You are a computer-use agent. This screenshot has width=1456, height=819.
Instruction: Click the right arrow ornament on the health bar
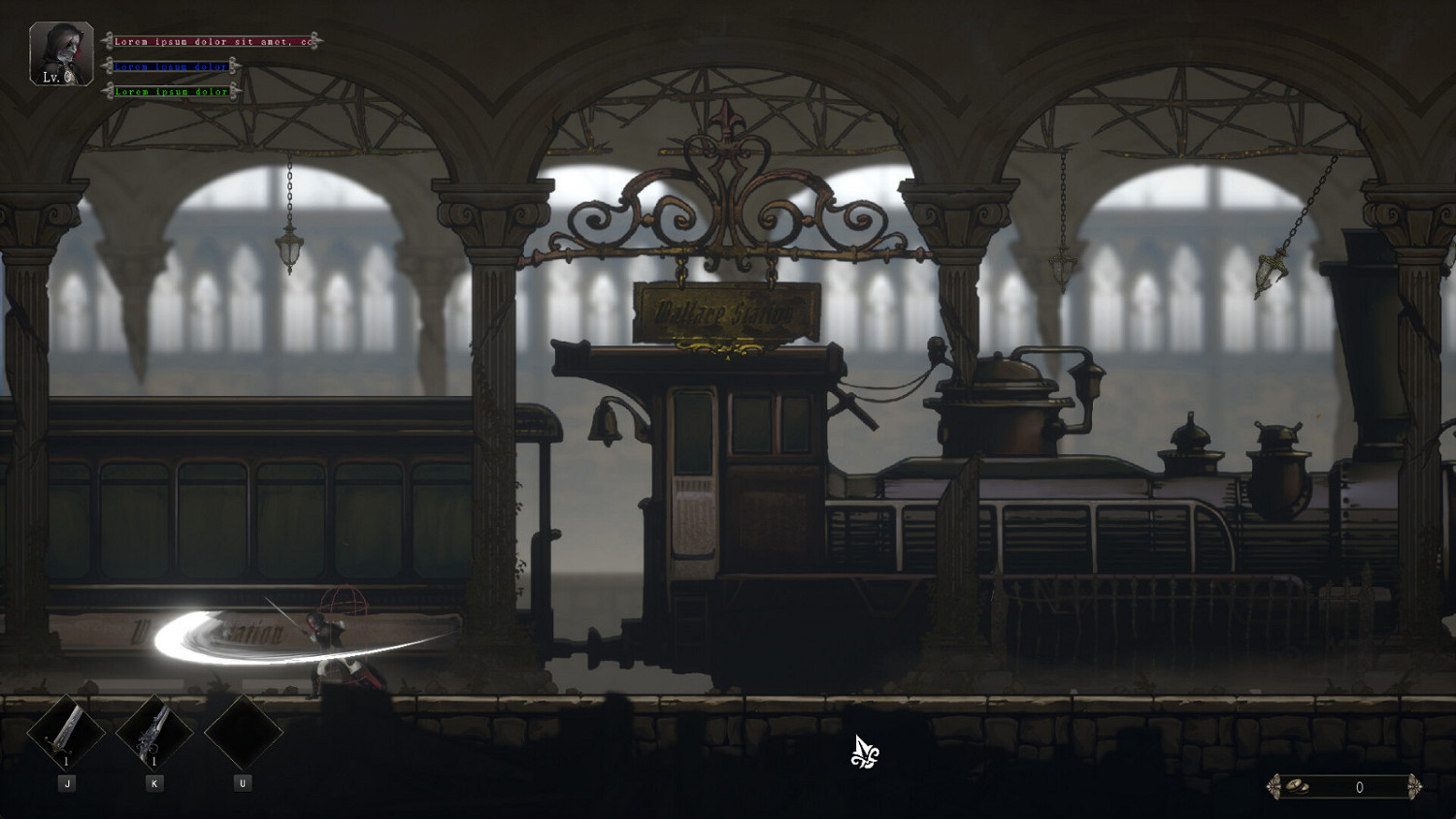(317, 42)
